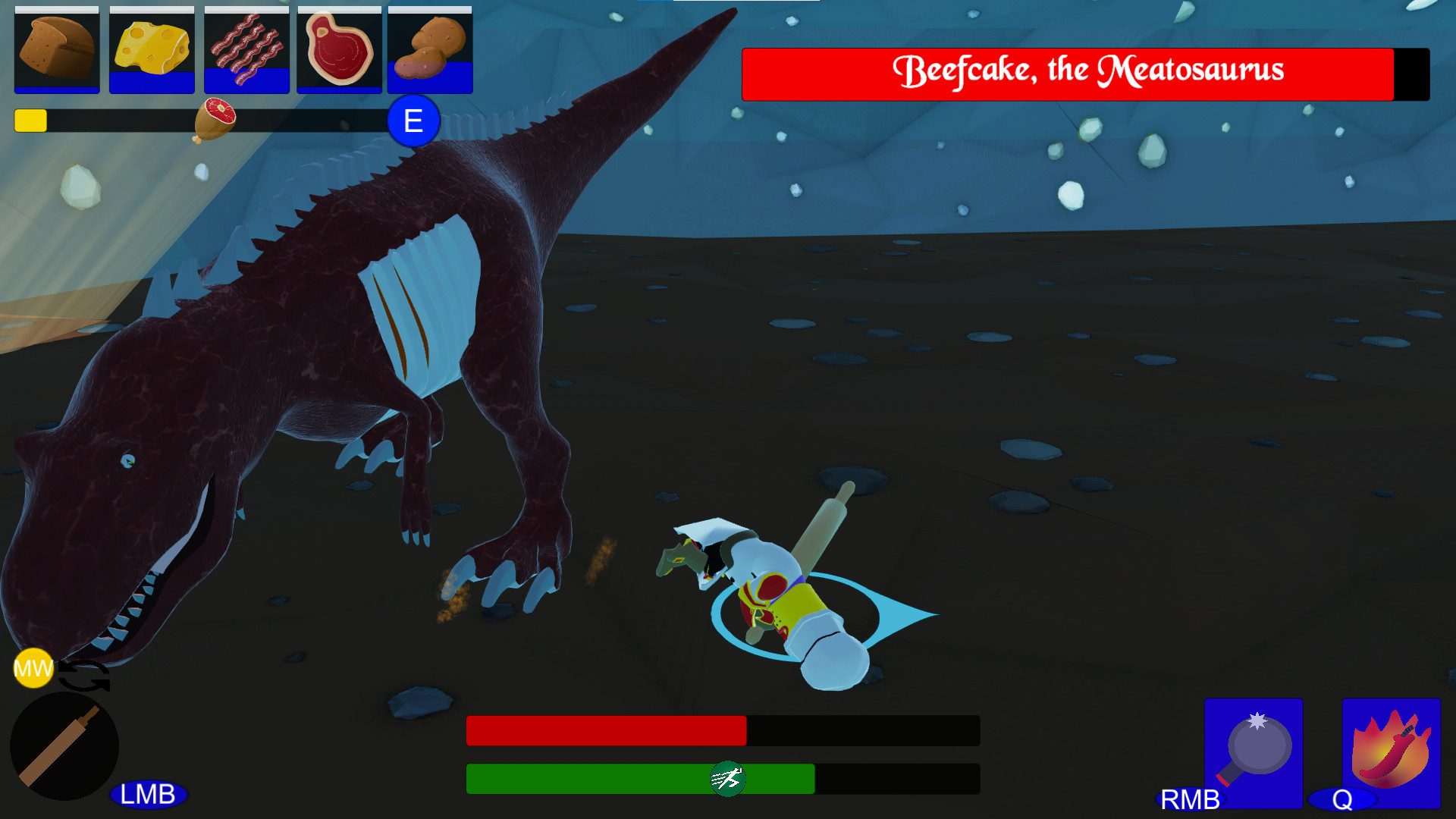Click the dash icon on the green stamina bar
1456x819 pixels.
click(x=726, y=779)
